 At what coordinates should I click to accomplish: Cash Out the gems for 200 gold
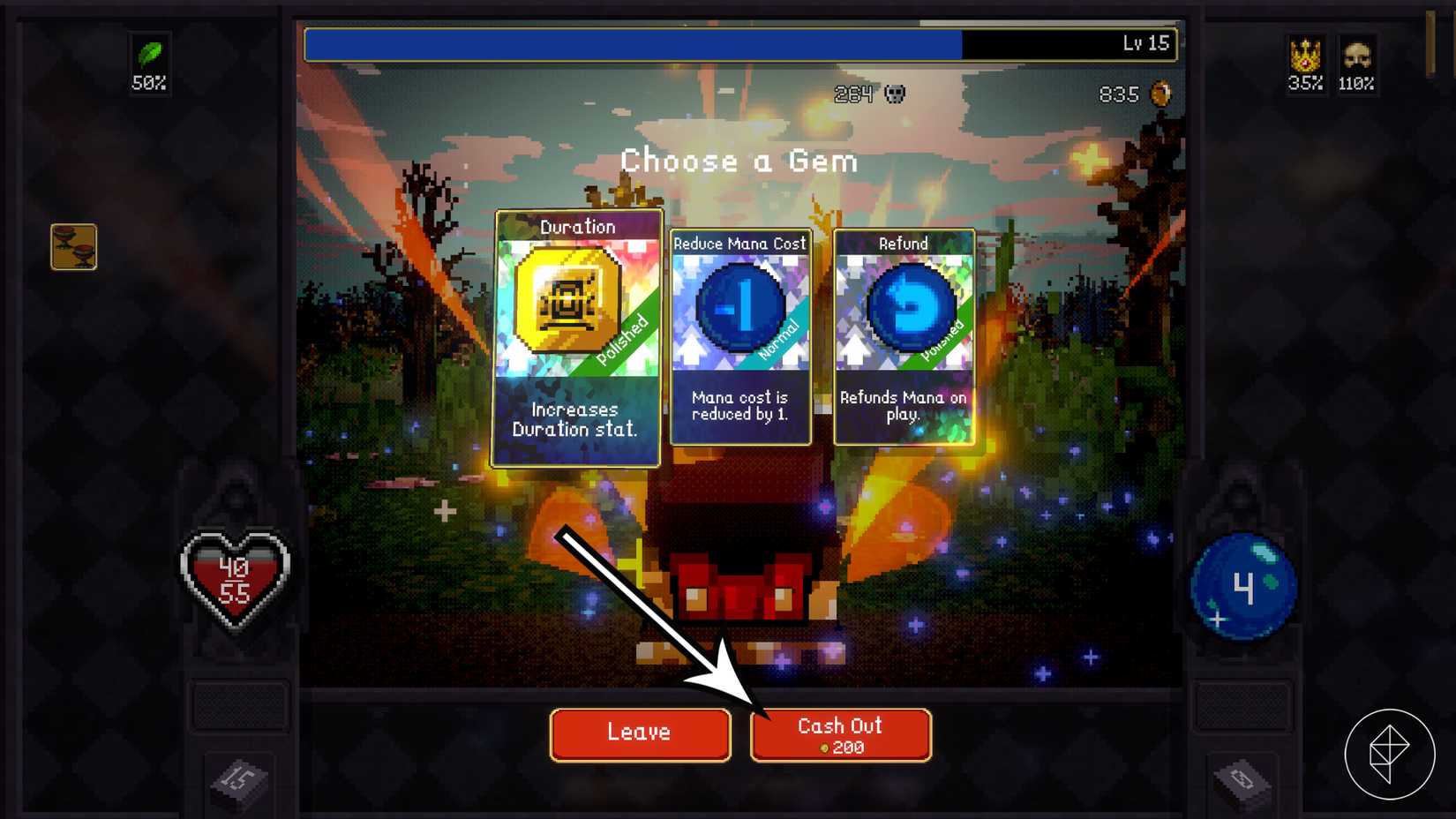[x=839, y=734]
